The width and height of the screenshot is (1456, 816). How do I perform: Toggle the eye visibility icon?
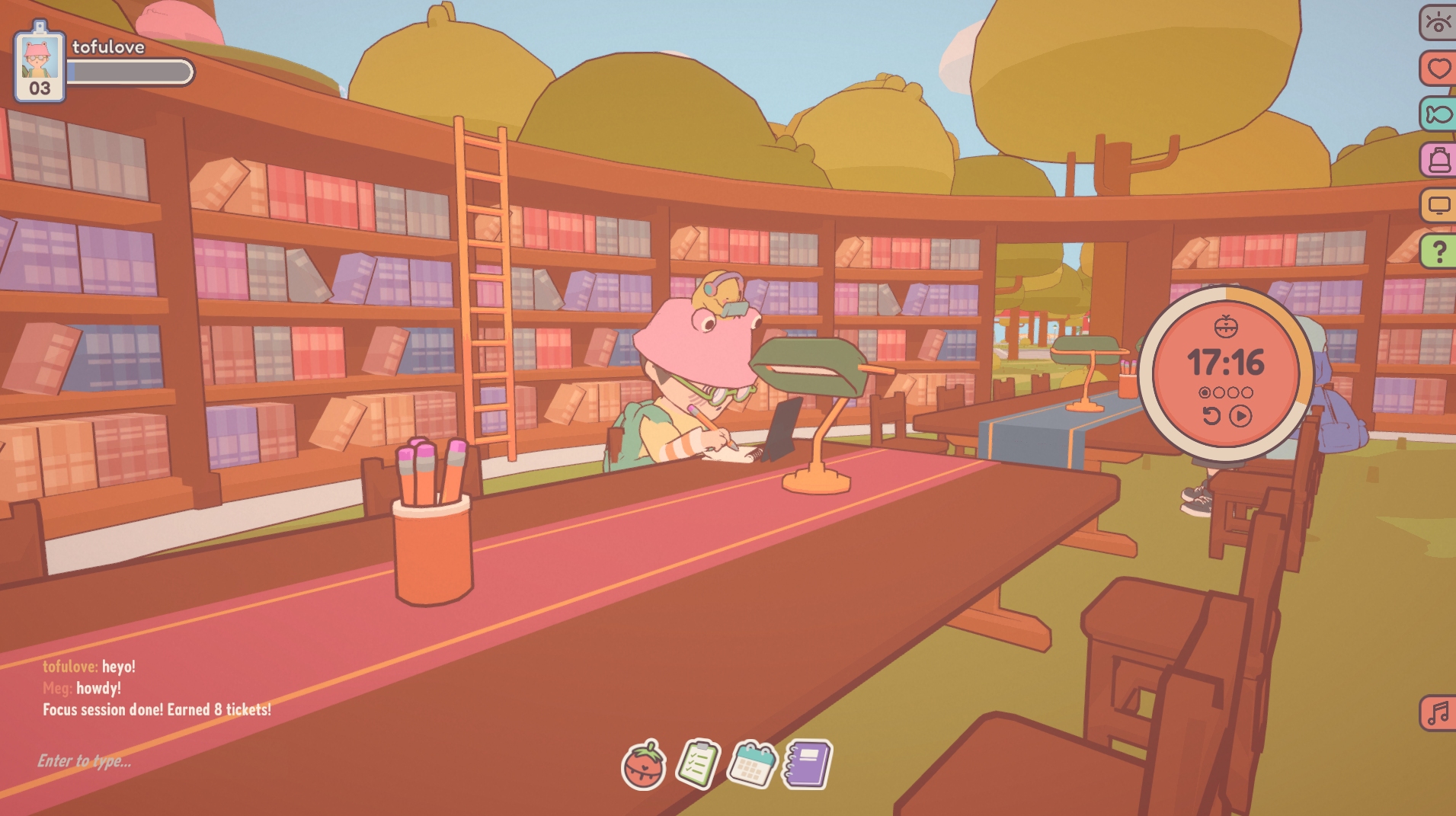point(1438,22)
